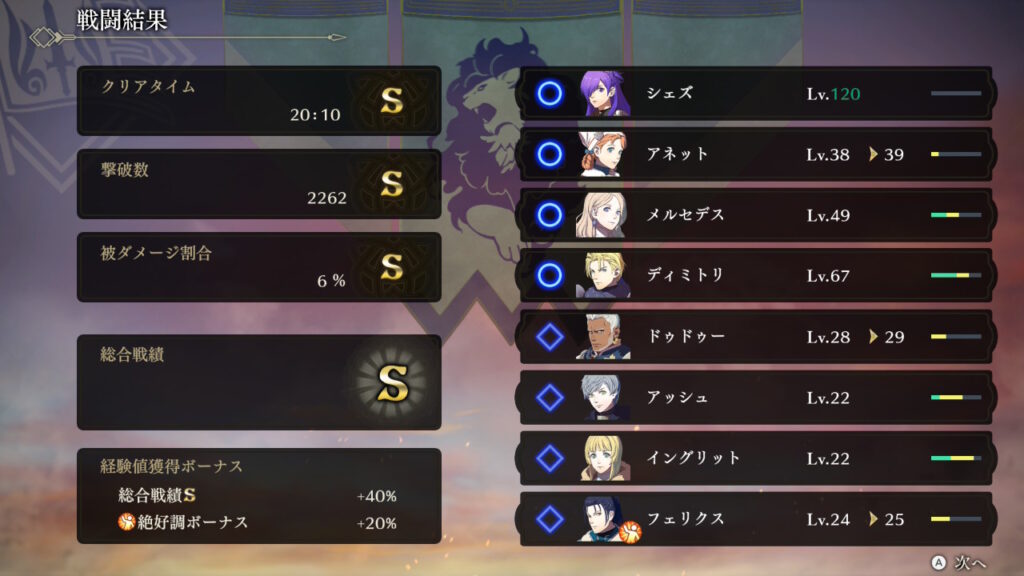The image size is (1024, 576).
Task: Select Shez's result row
Action: 755,94
